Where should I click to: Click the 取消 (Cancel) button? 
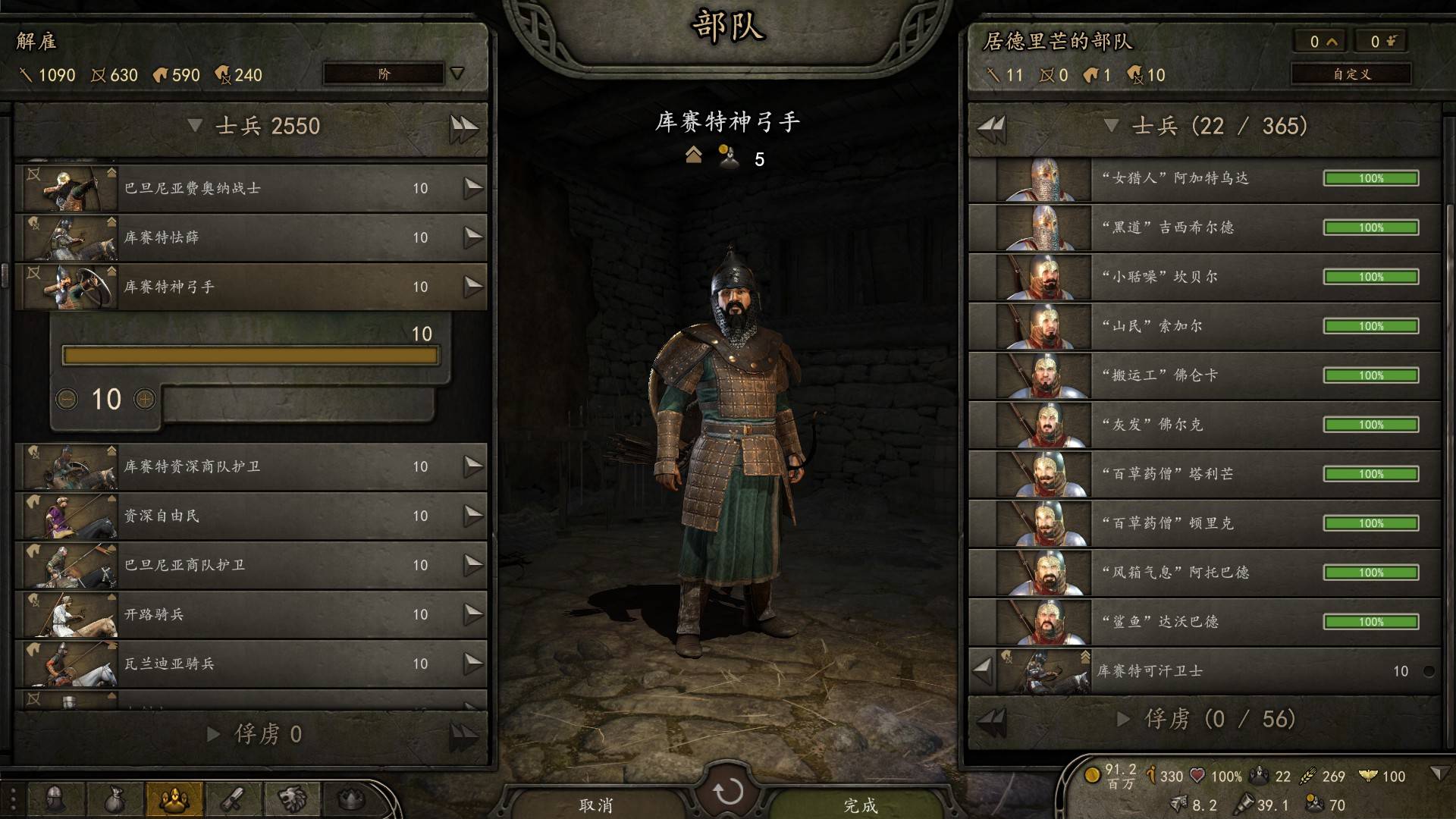pyautogui.click(x=595, y=804)
